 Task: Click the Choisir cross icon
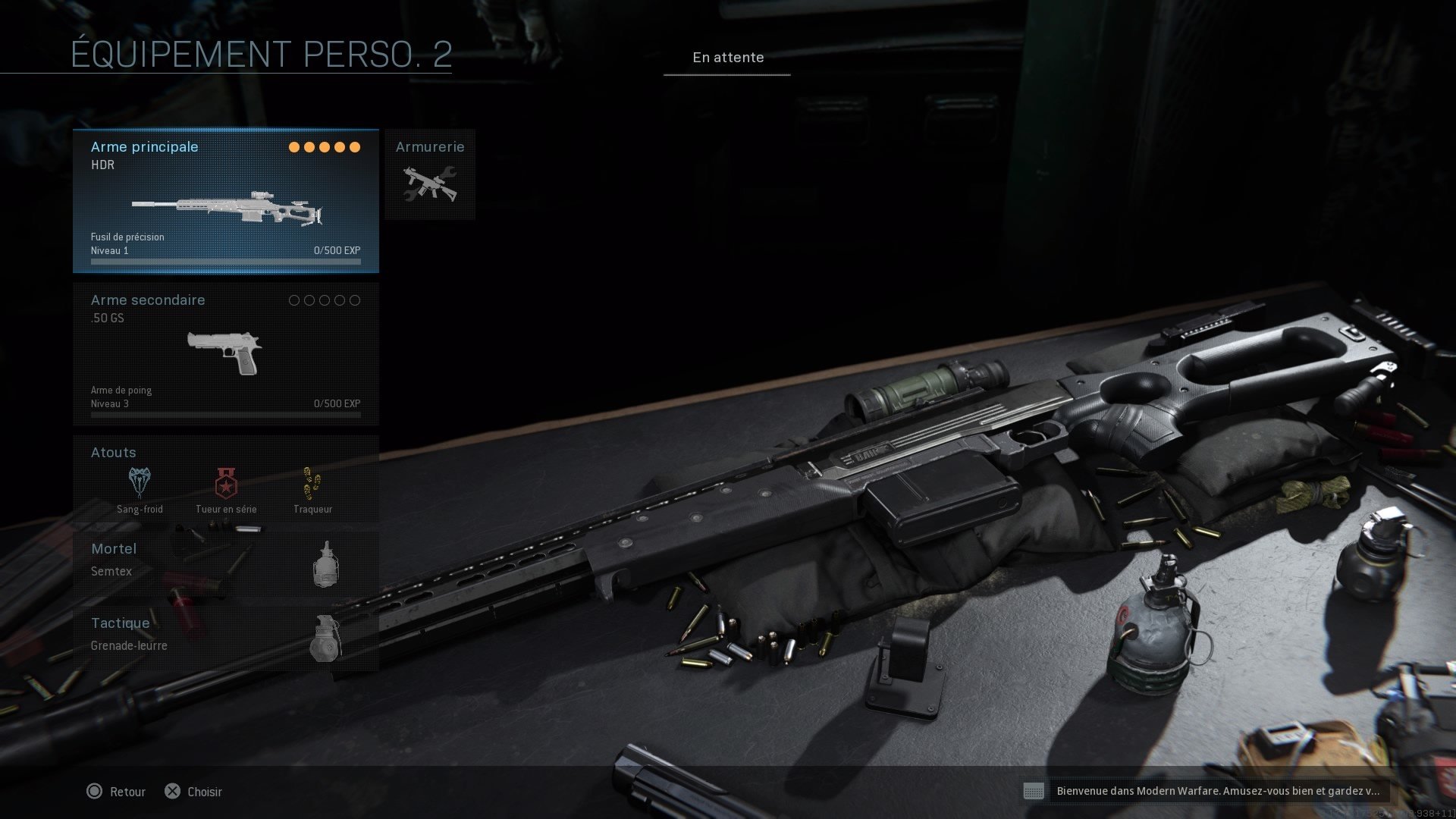[173, 792]
